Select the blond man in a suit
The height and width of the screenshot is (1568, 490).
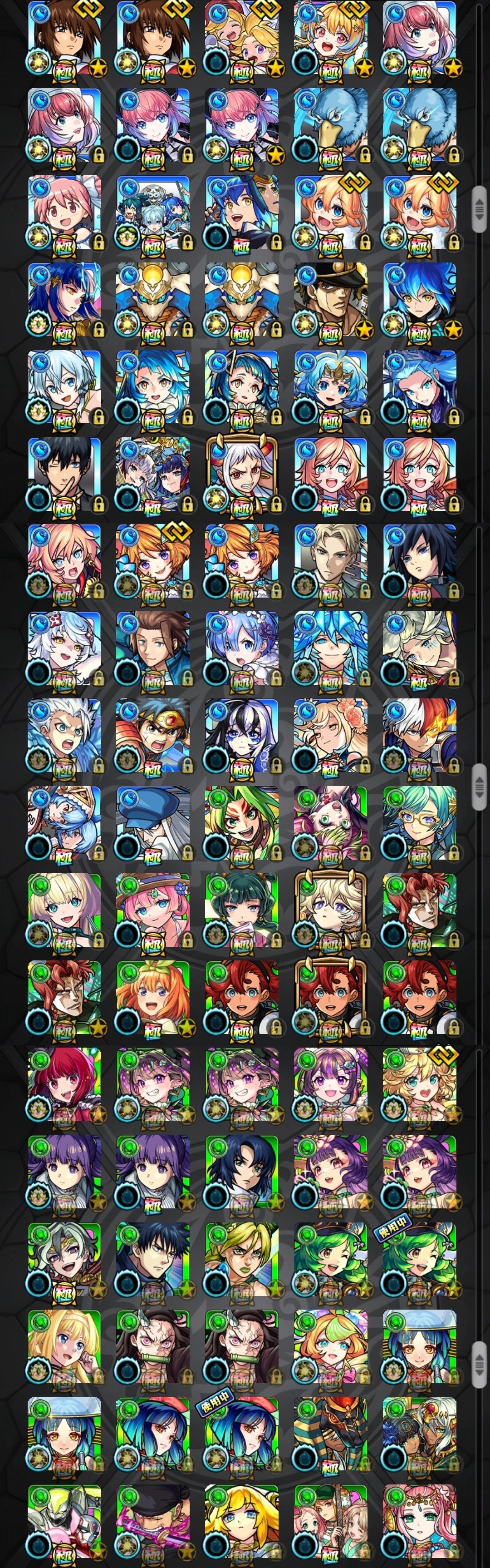click(330, 561)
